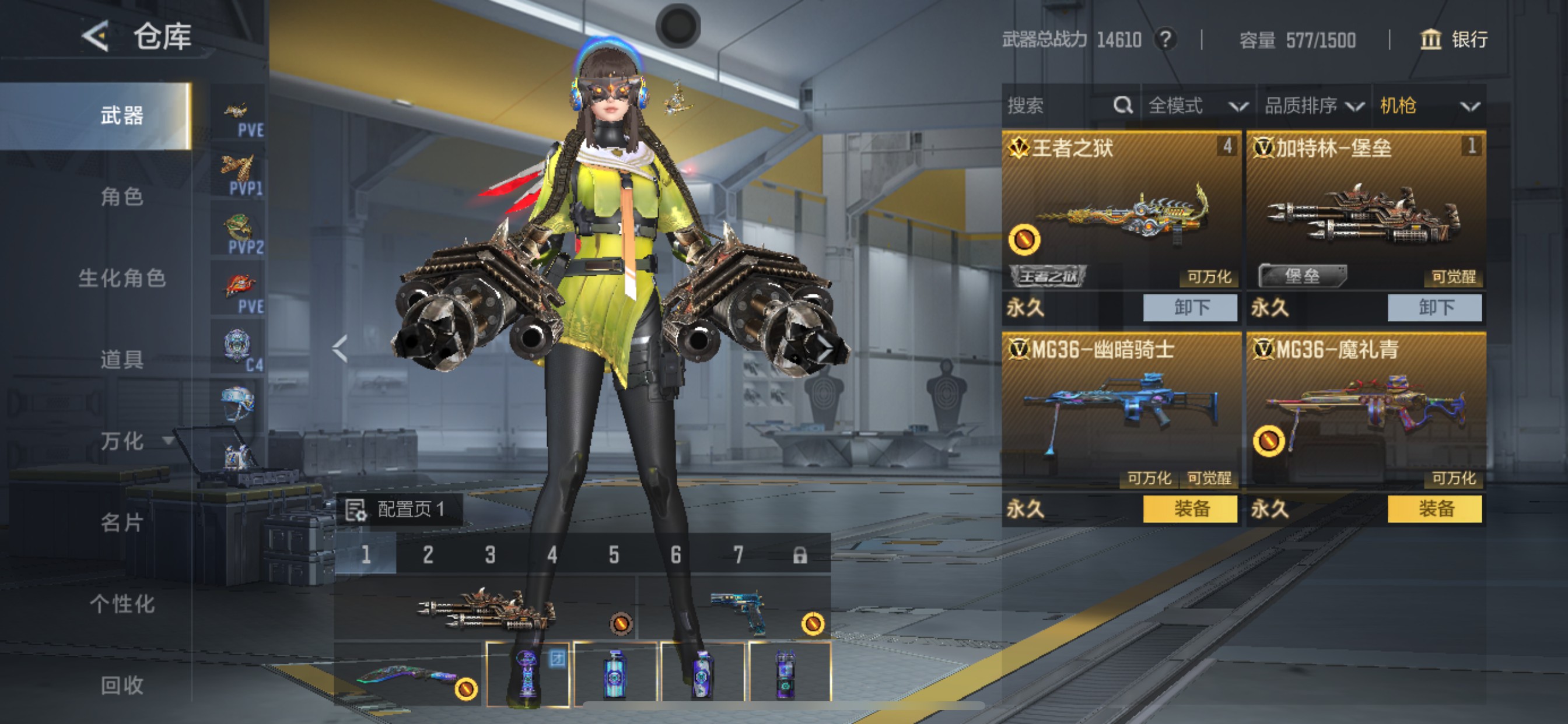Equip the MG36-幽暗骑士 machine gun
Image resolution: width=1568 pixels, height=724 pixels.
point(1189,509)
